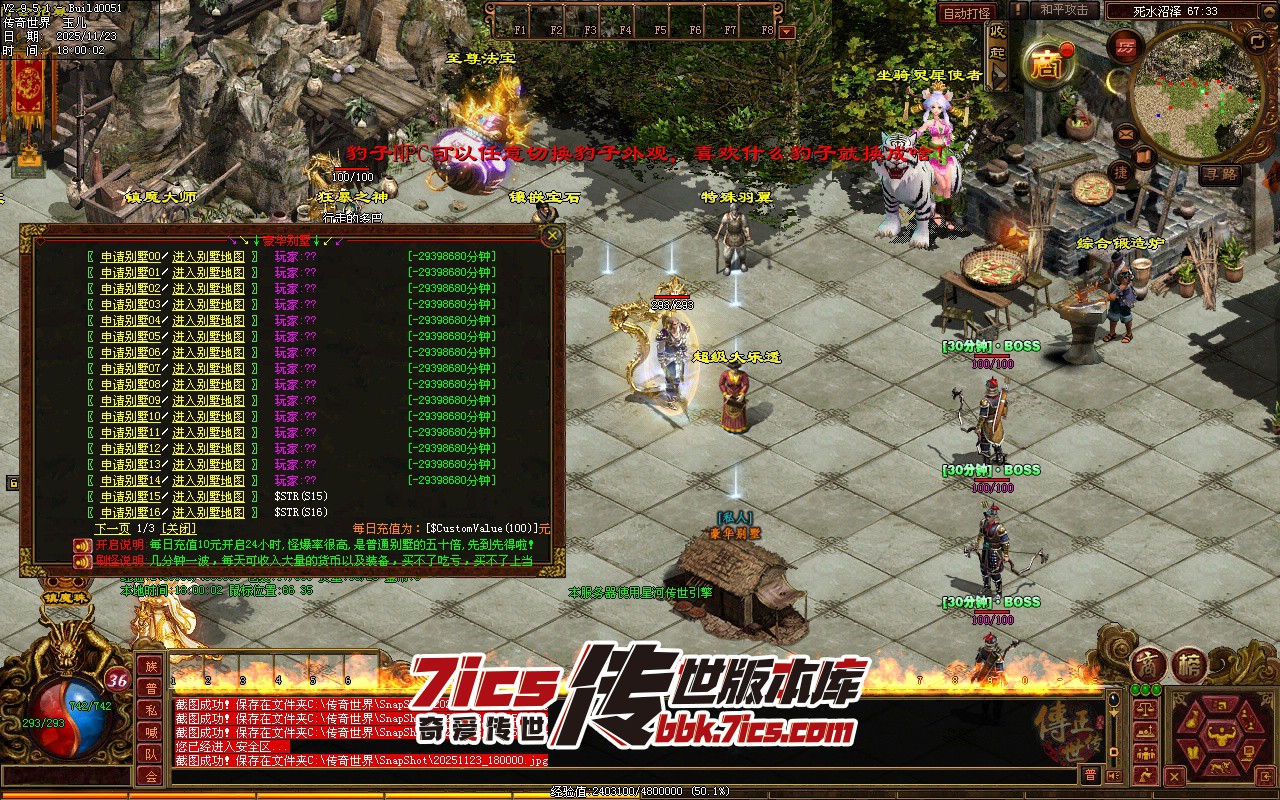The image size is (1280, 800).
Task: Open the 历 calendar icon beside minimap
Action: point(1126,47)
